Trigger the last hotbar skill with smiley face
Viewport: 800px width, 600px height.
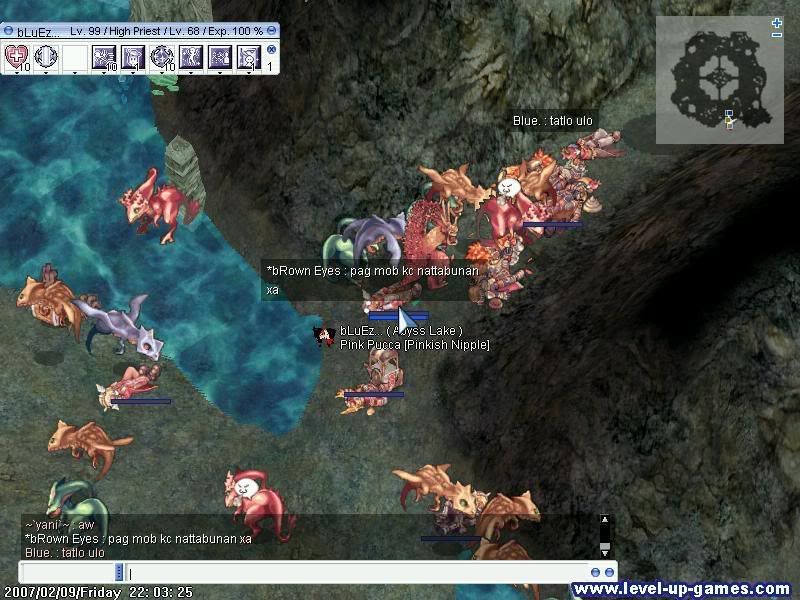point(248,56)
